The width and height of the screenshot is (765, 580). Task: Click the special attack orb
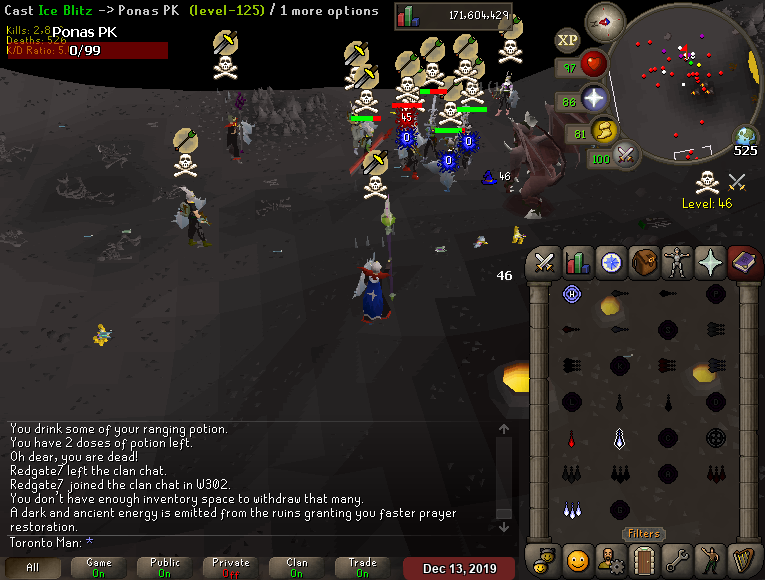click(x=627, y=156)
